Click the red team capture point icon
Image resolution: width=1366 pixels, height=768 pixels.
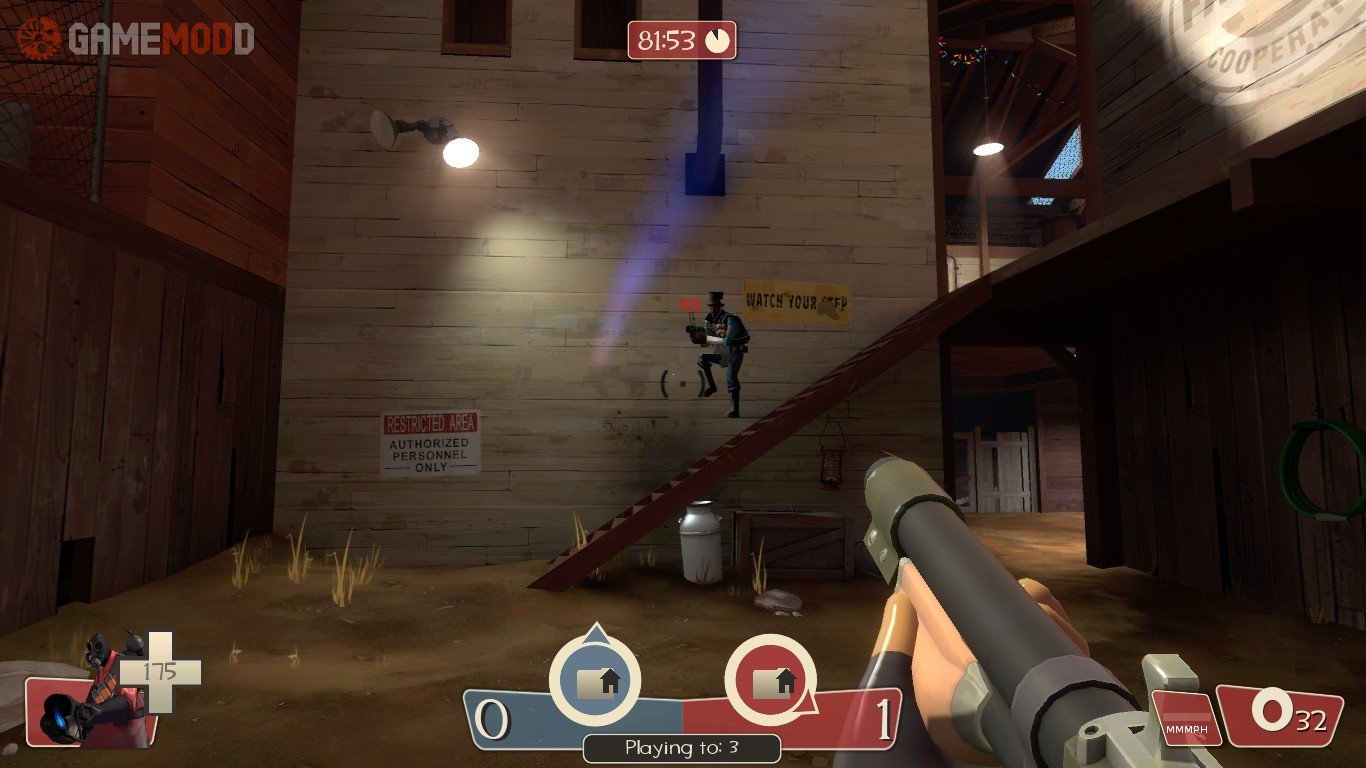(770, 680)
